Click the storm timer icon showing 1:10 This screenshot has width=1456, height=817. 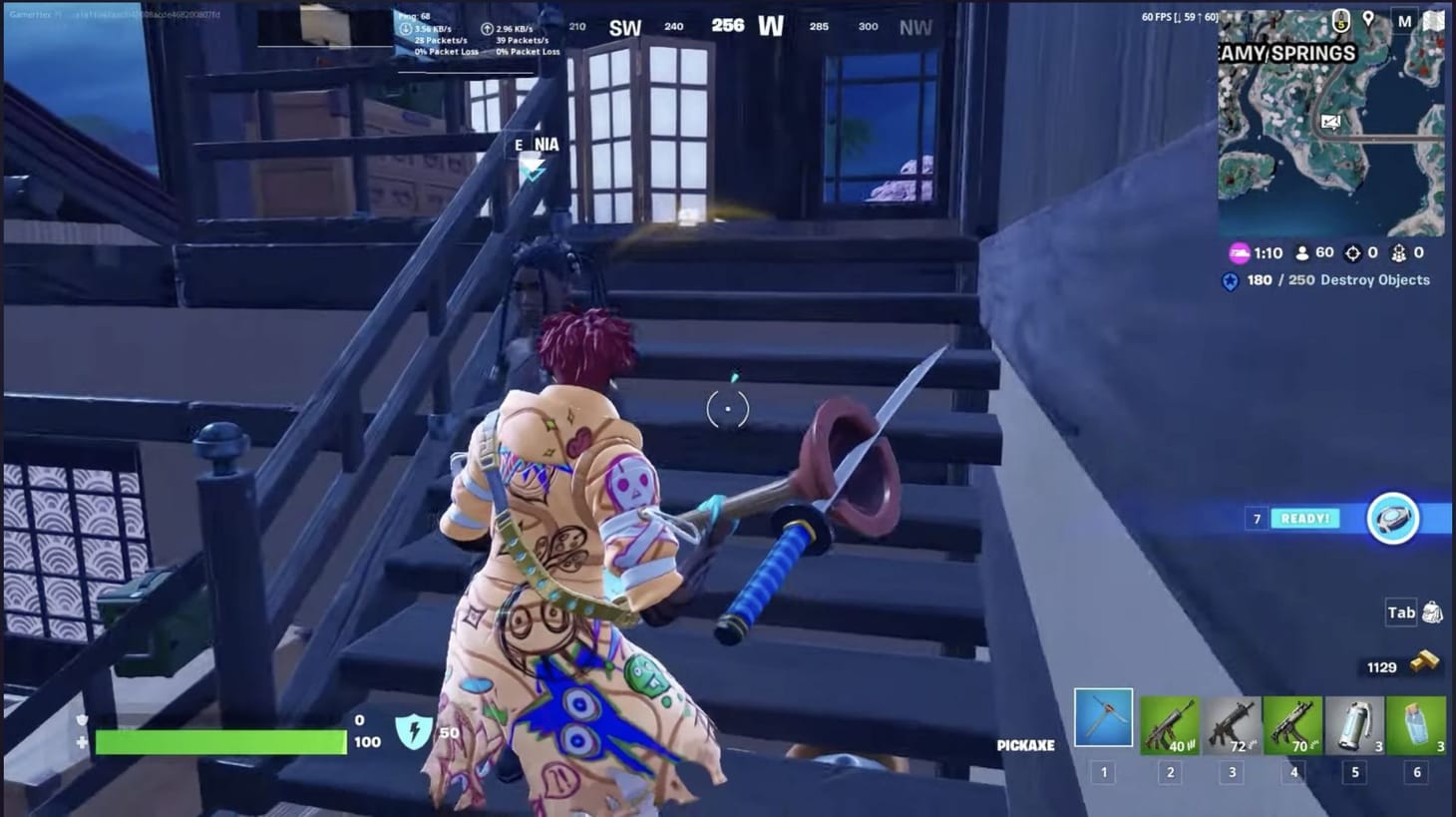pos(1240,252)
